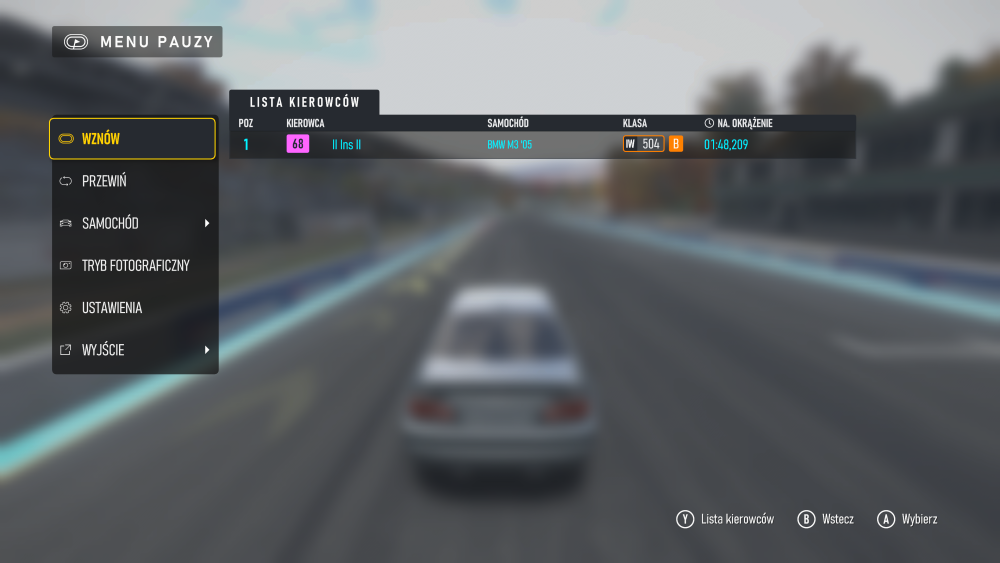
Task: Select Wznów to resume the race
Action: pos(132,139)
